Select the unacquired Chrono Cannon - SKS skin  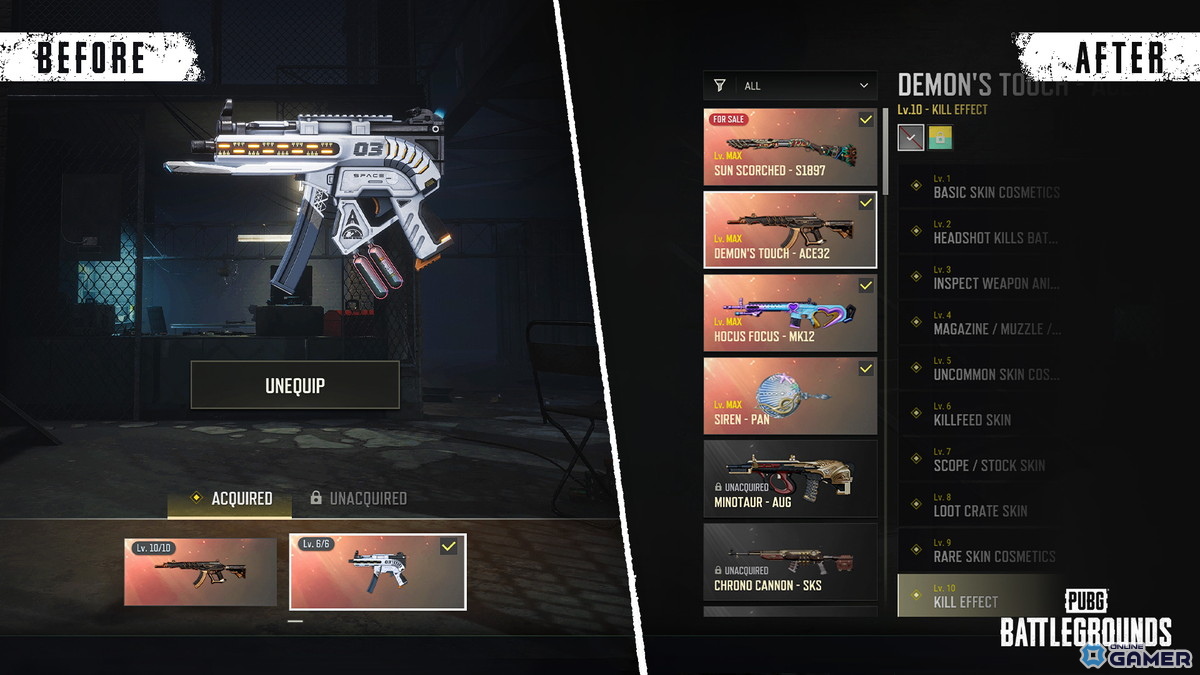tap(790, 562)
